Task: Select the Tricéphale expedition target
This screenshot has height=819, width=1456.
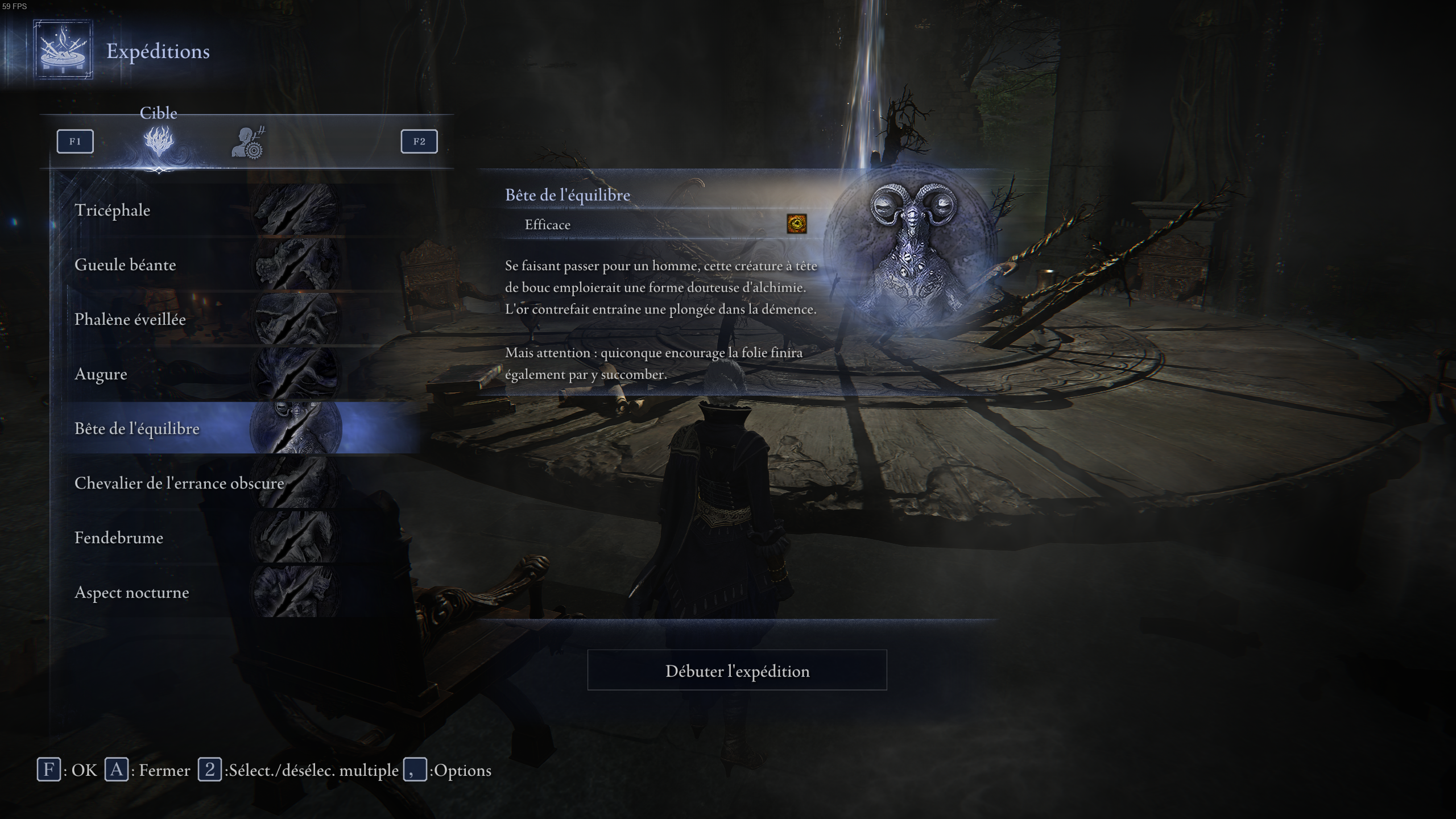Action: click(113, 210)
